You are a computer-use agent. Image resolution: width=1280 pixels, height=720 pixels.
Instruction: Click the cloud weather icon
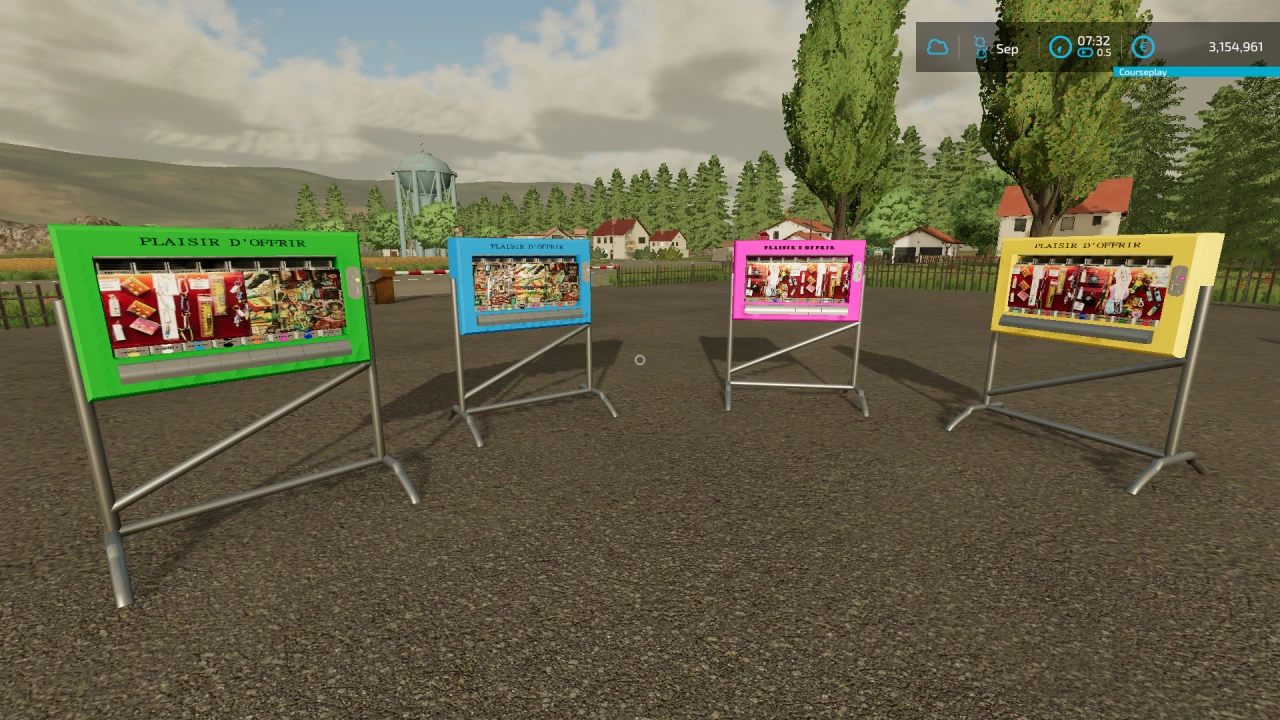(x=936, y=48)
